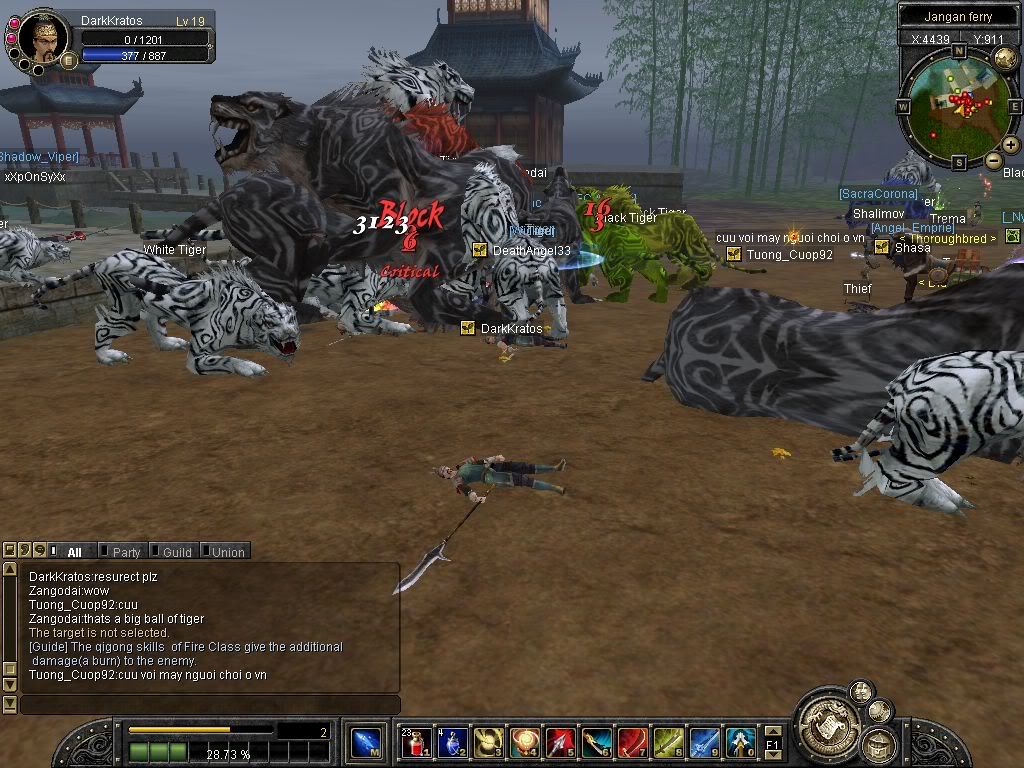The height and width of the screenshot is (768, 1024).
Task: Zoom out the minimap with minus button
Action: point(993,160)
